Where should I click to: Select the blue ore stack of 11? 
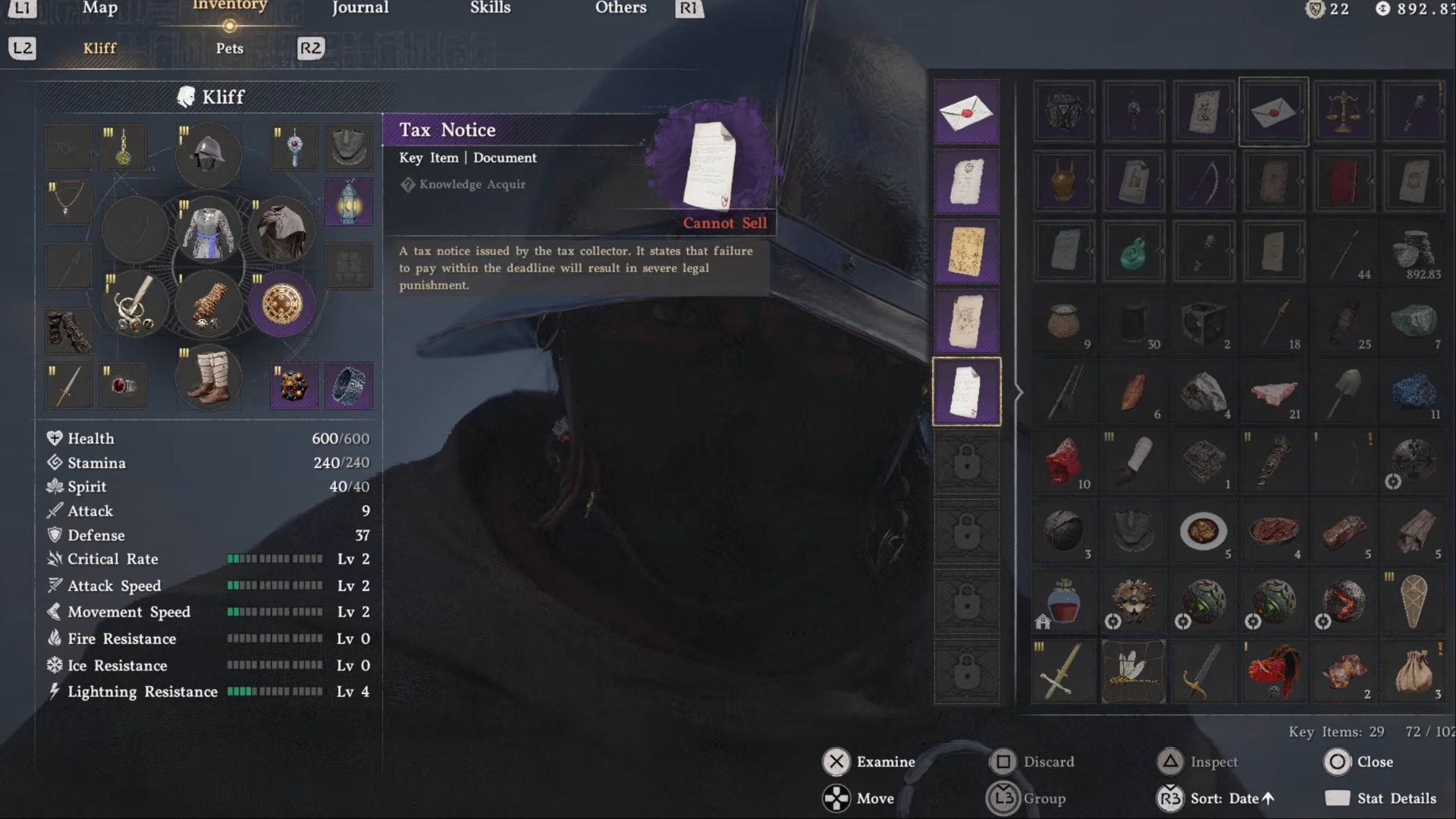point(1413,392)
